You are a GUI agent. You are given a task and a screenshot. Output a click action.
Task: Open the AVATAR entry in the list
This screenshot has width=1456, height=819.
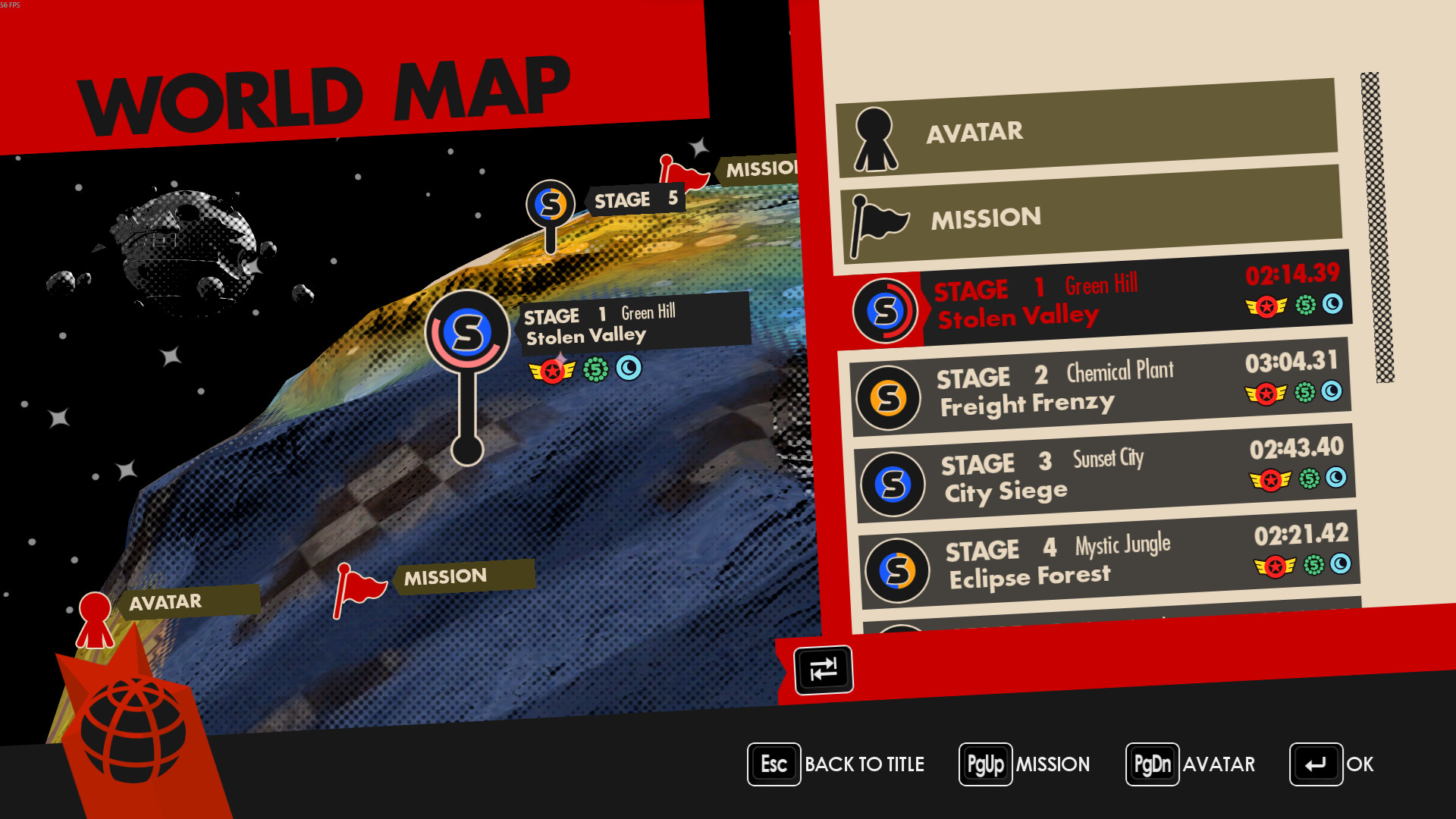coord(1087,130)
